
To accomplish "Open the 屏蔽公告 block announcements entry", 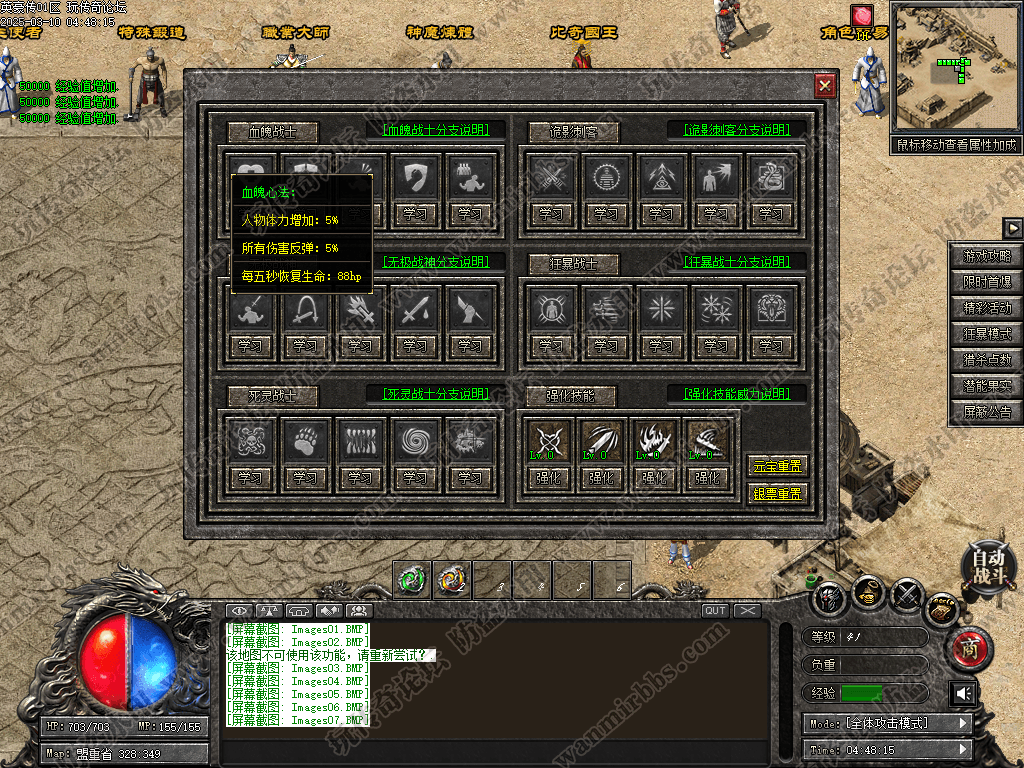I will tap(987, 411).
